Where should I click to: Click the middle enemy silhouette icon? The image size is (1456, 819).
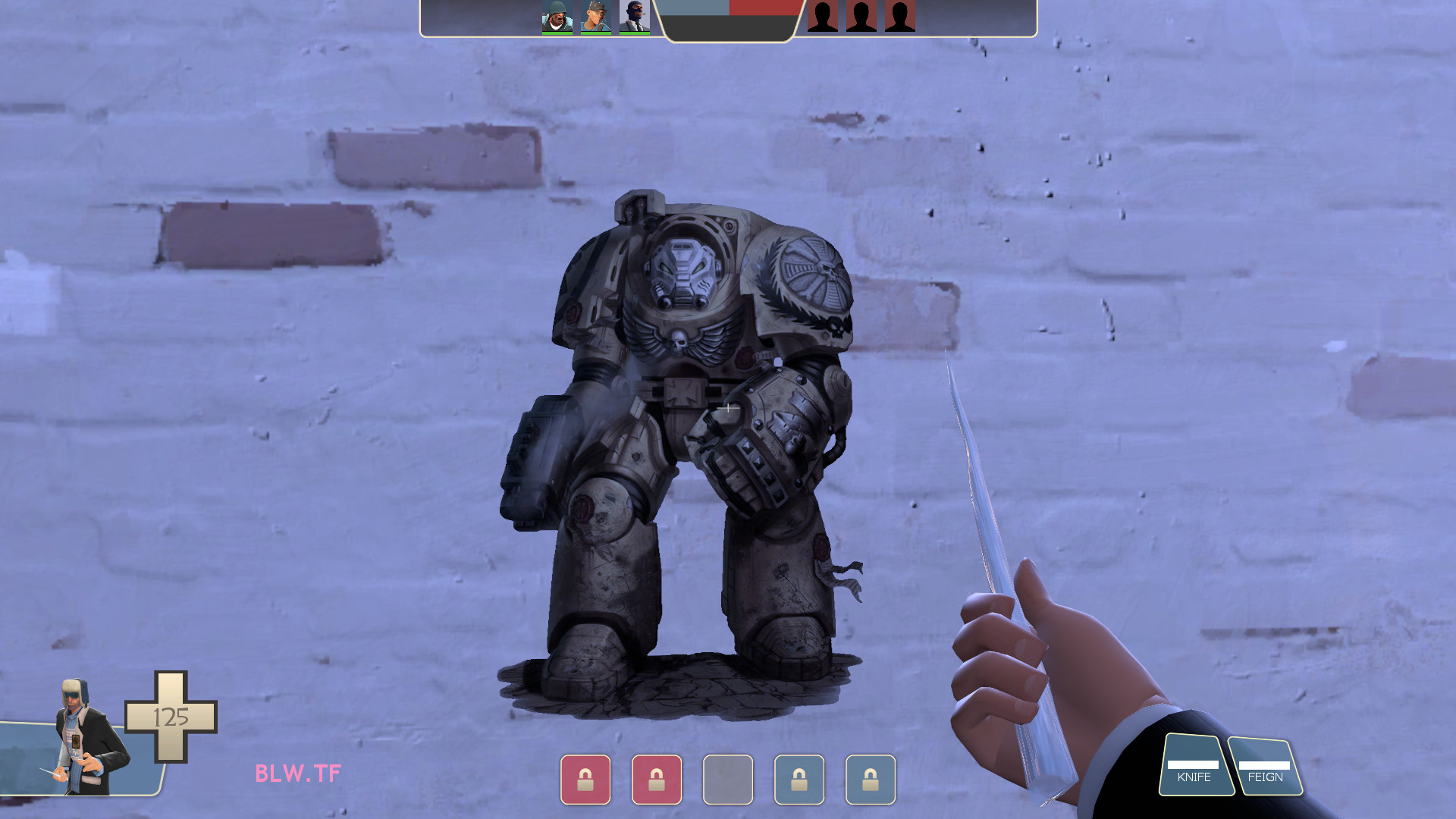click(861, 17)
